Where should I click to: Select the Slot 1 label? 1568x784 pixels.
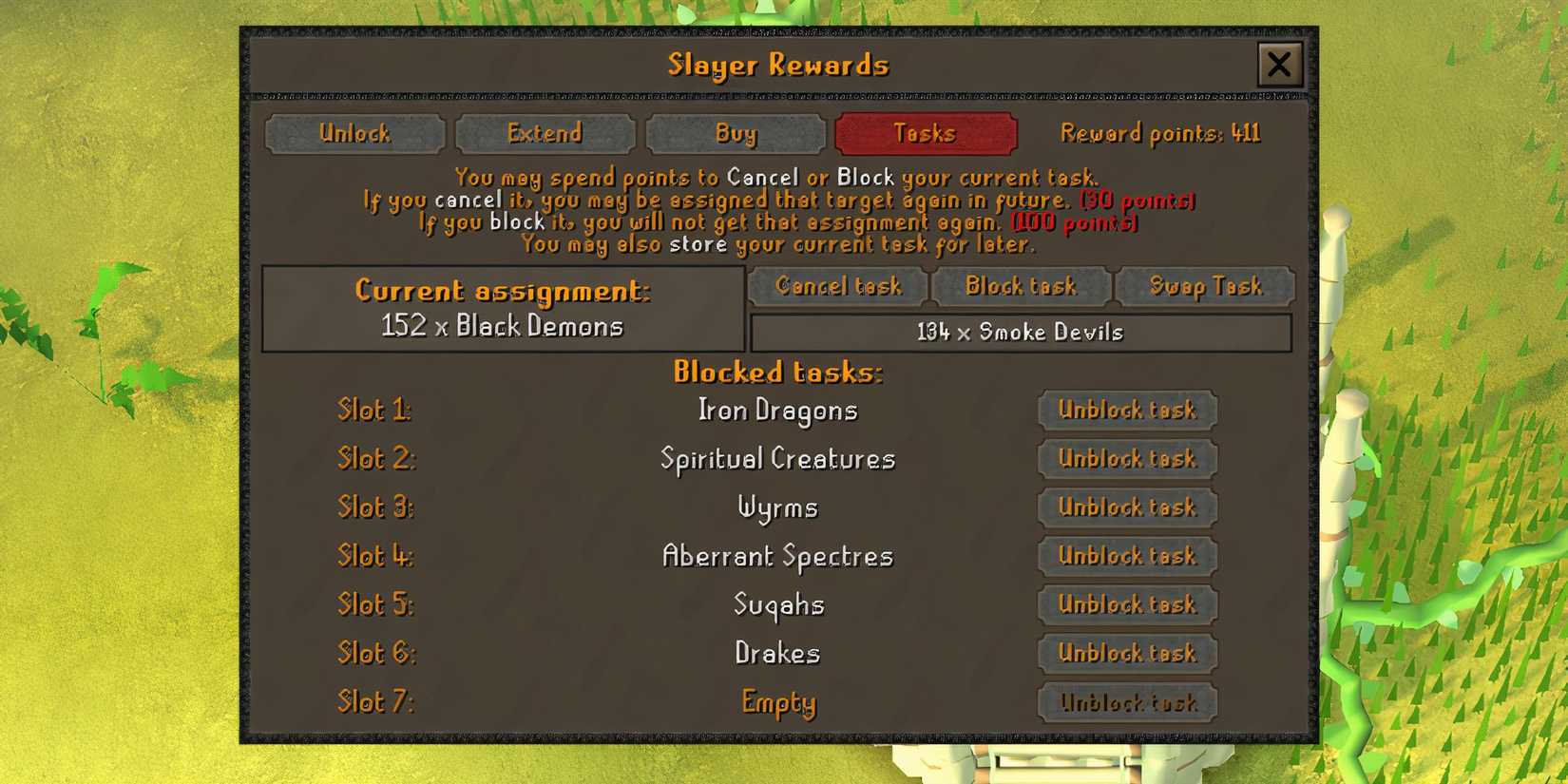(374, 410)
